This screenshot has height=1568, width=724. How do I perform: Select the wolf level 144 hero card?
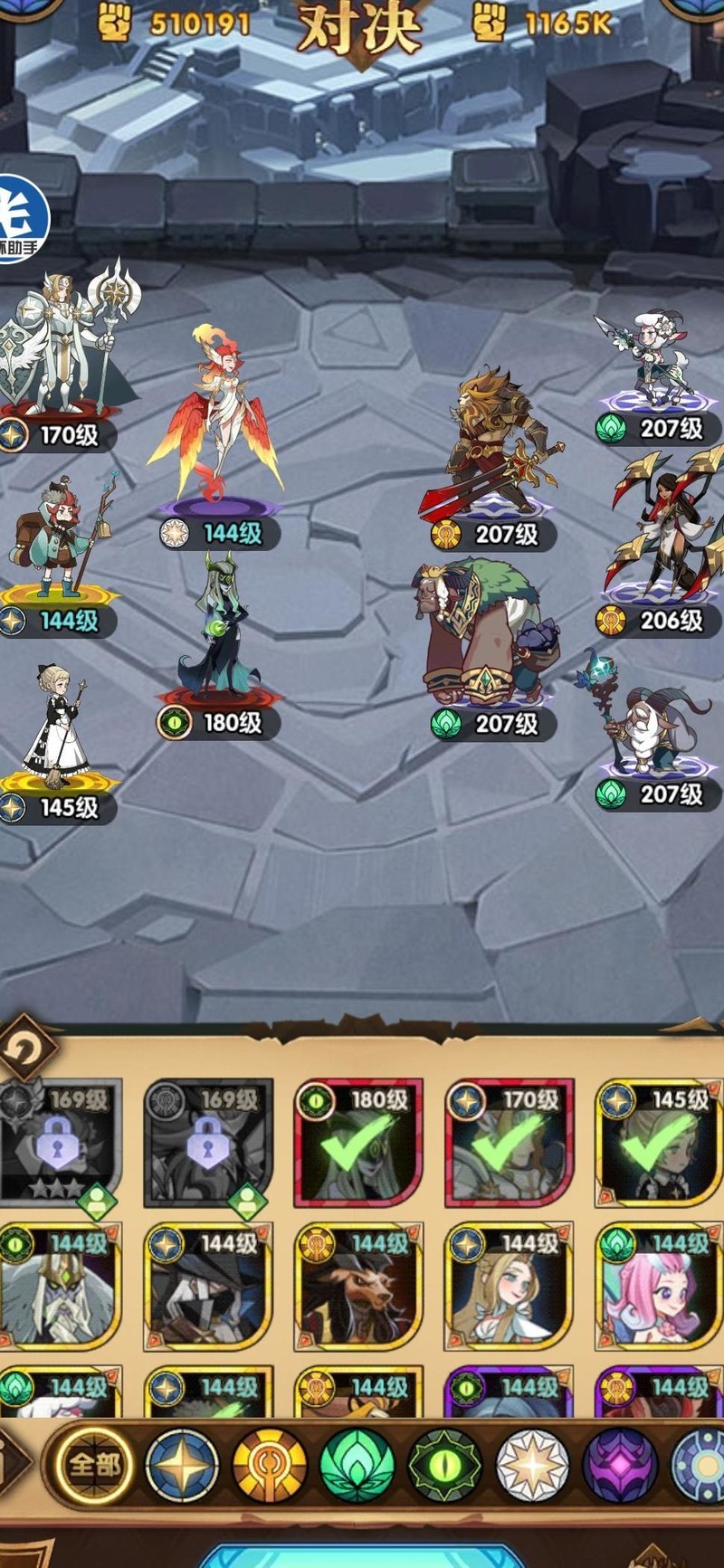[x=359, y=1287]
